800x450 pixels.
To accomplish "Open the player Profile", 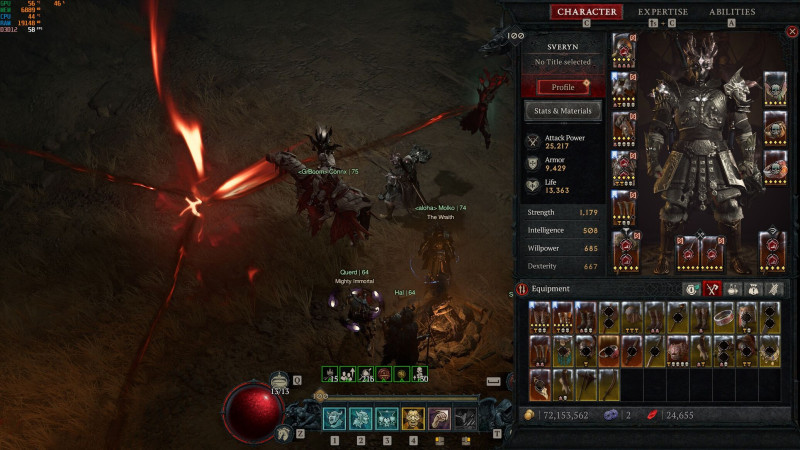I will click(x=565, y=87).
